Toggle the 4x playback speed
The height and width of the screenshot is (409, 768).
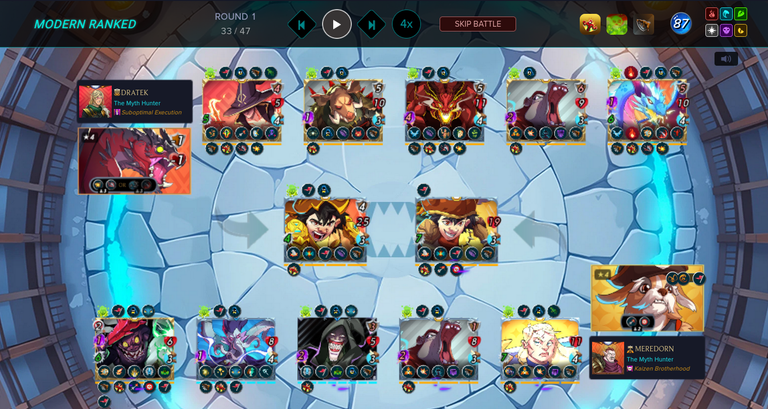point(406,24)
